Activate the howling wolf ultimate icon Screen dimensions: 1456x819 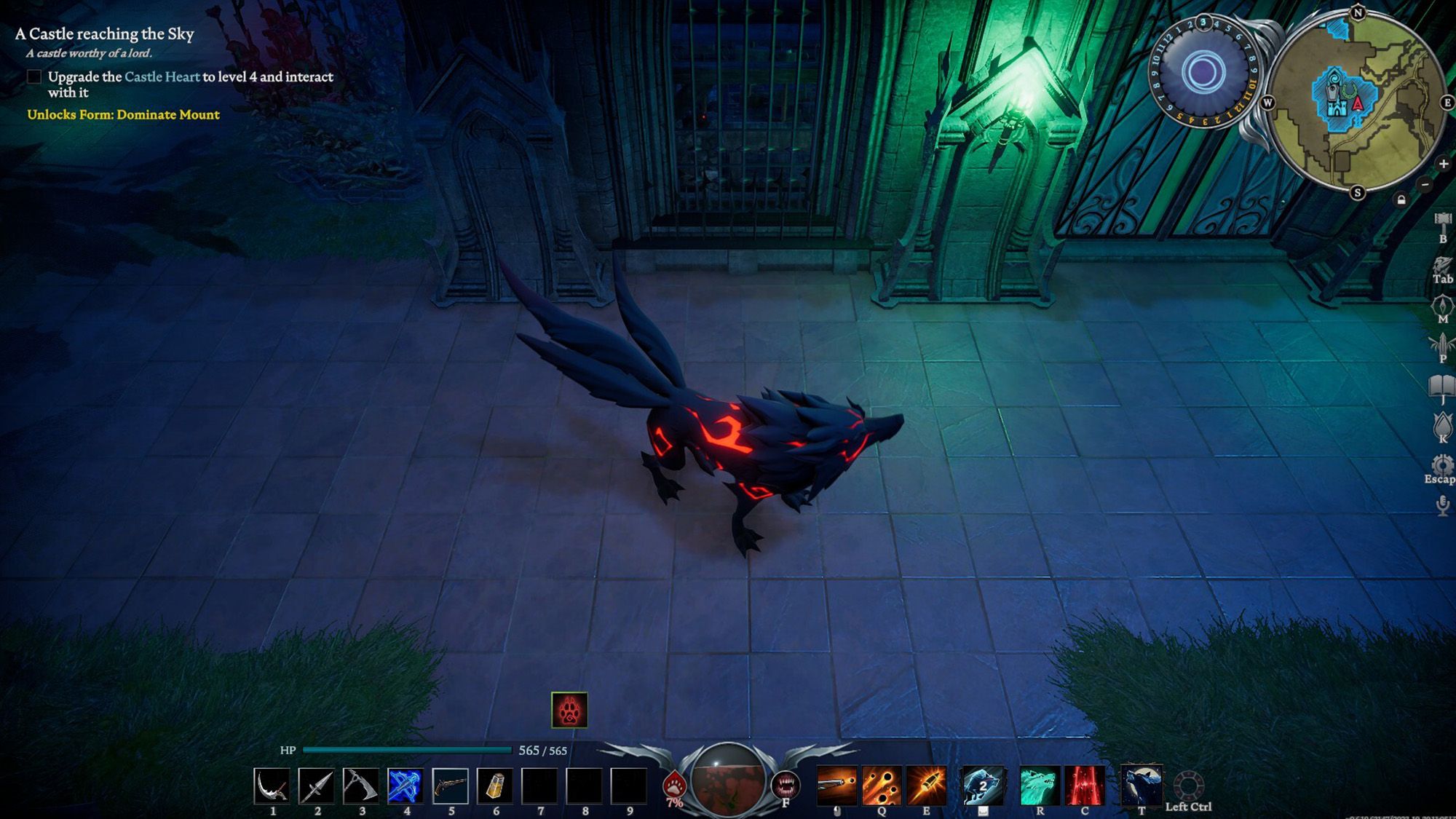click(1141, 785)
